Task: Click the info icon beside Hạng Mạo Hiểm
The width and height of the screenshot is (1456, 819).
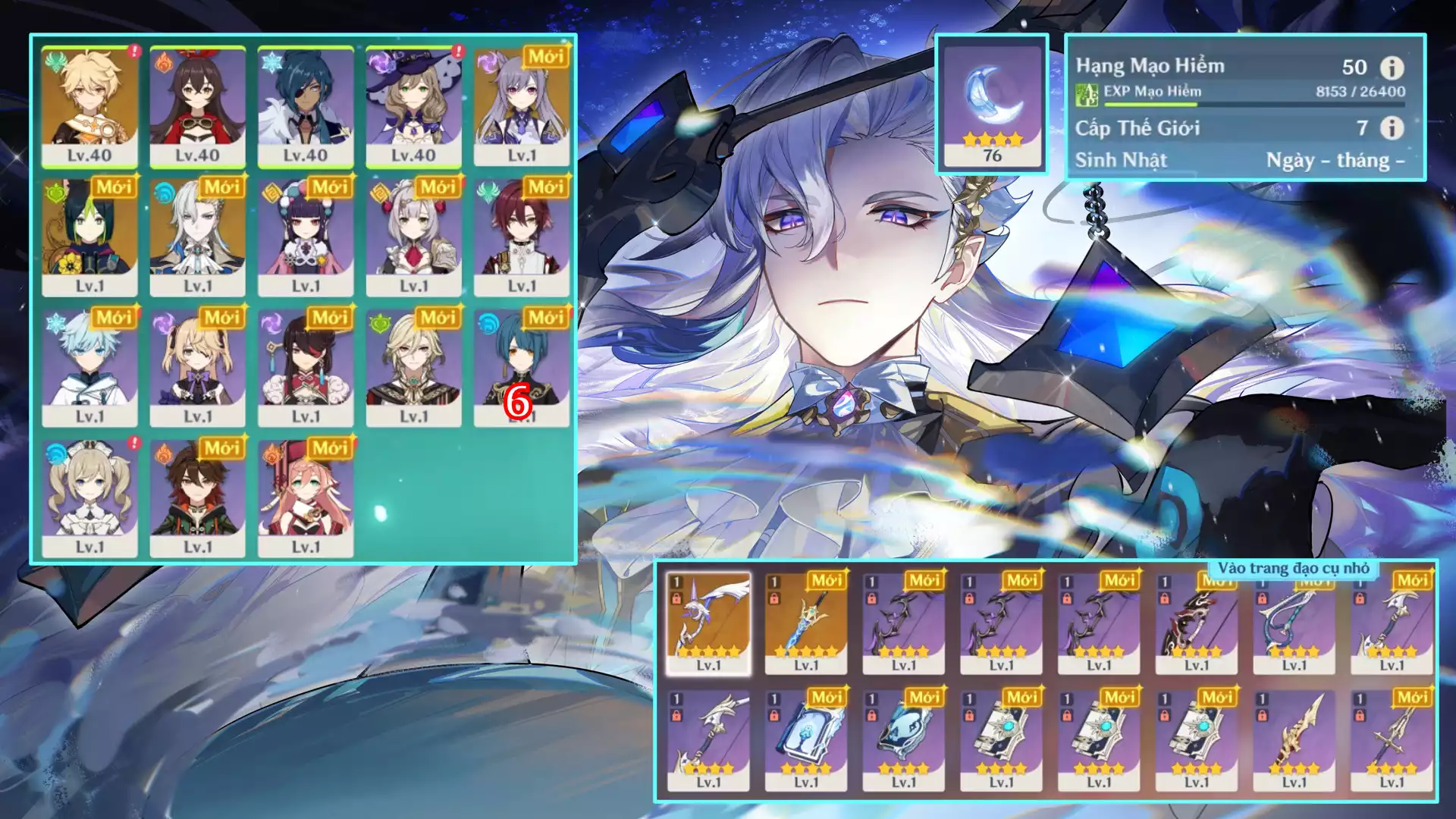Action: pos(1392,67)
